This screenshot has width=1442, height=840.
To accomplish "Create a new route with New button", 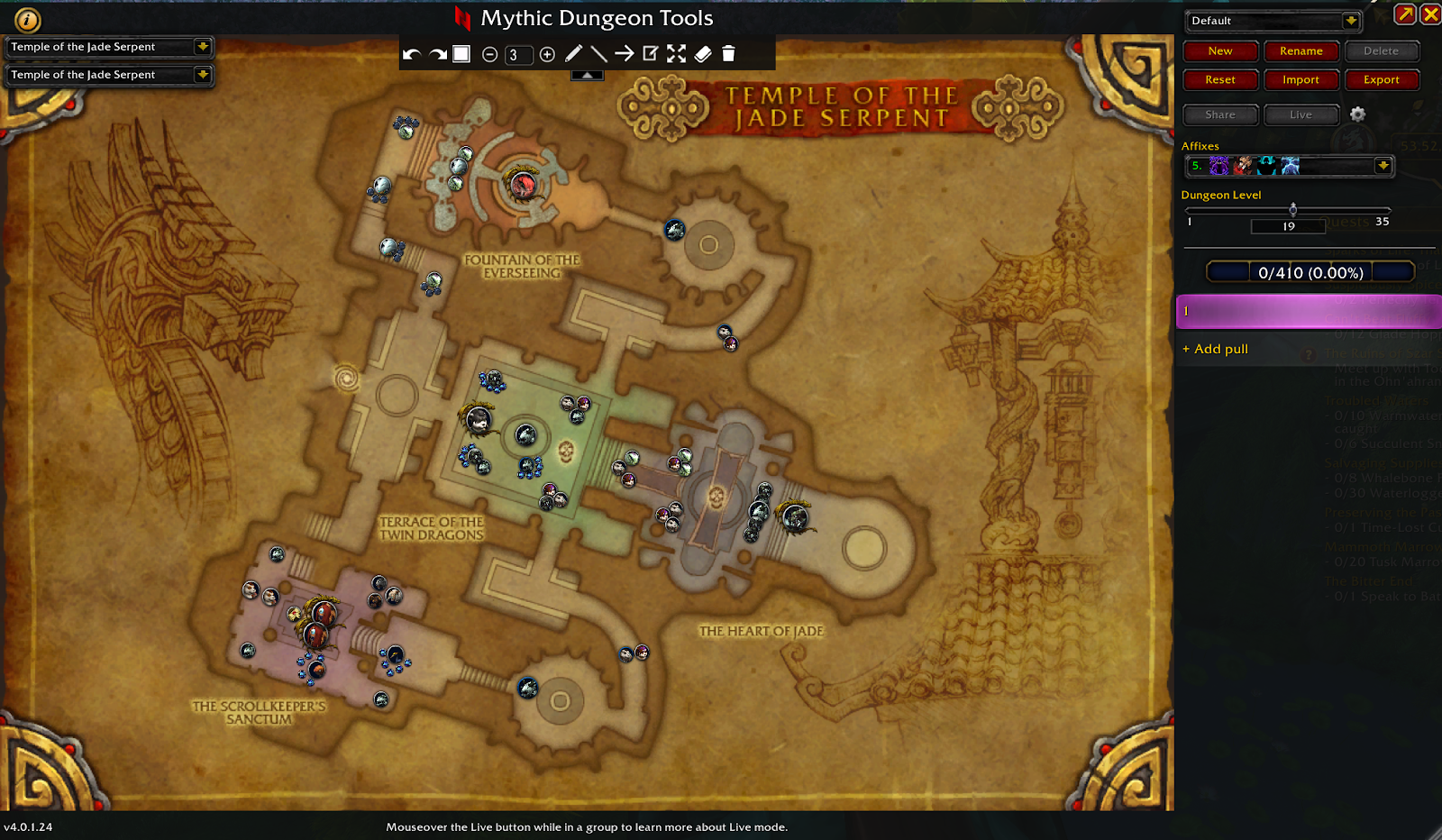I will pyautogui.click(x=1220, y=51).
